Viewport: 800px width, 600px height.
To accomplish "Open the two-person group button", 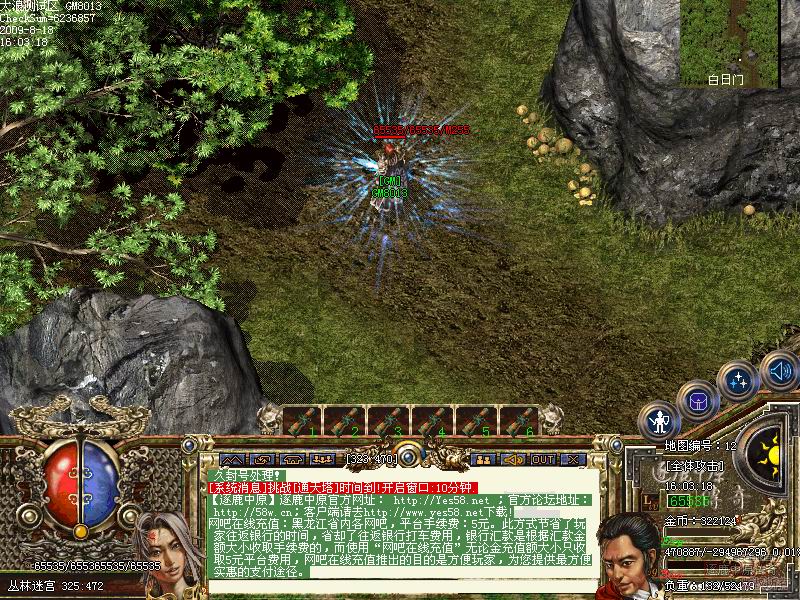I will coord(483,459).
